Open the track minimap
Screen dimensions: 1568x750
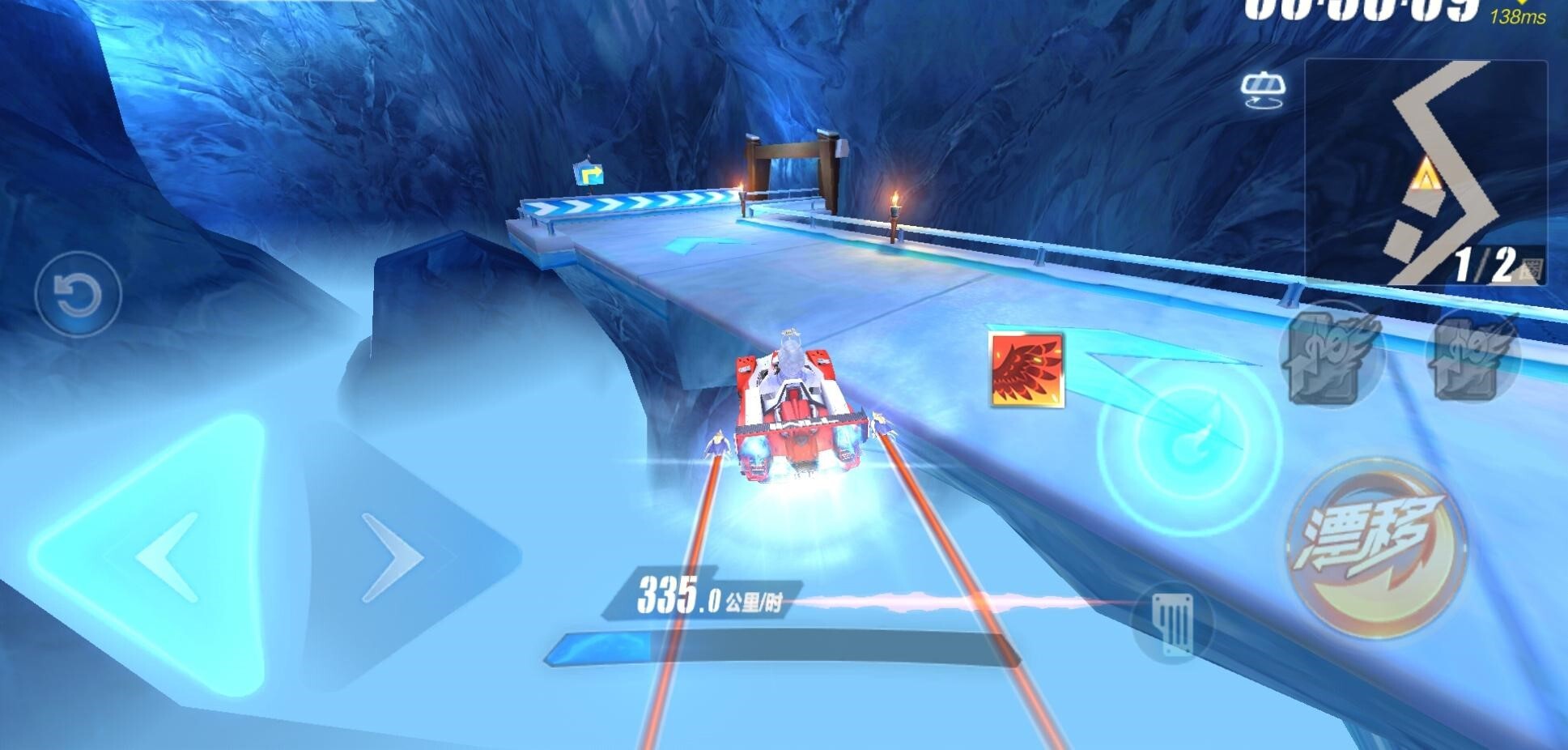pyautogui.click(x=1426, y=172)
